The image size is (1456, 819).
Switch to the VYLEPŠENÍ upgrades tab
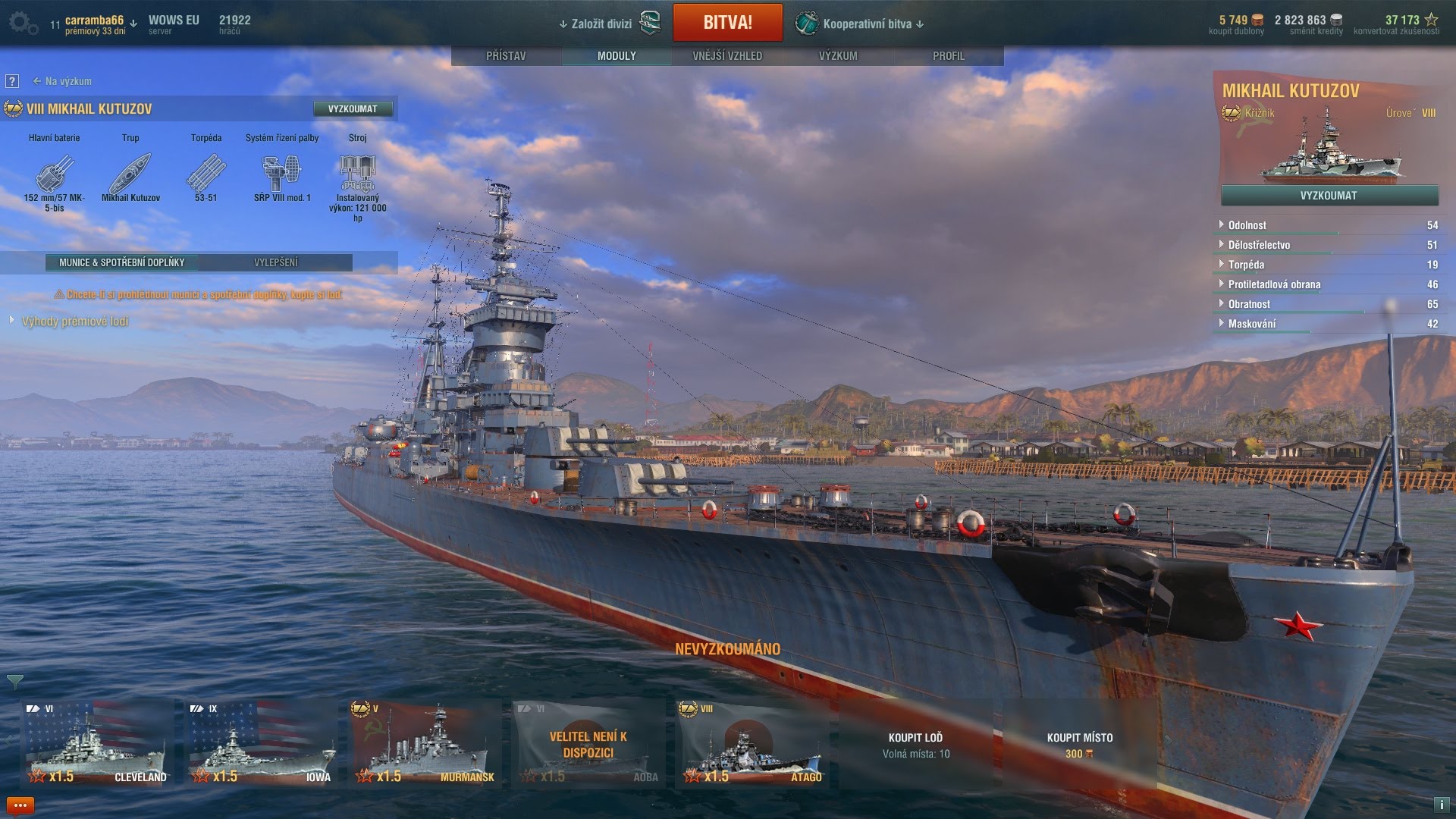(x=276, y=262)
